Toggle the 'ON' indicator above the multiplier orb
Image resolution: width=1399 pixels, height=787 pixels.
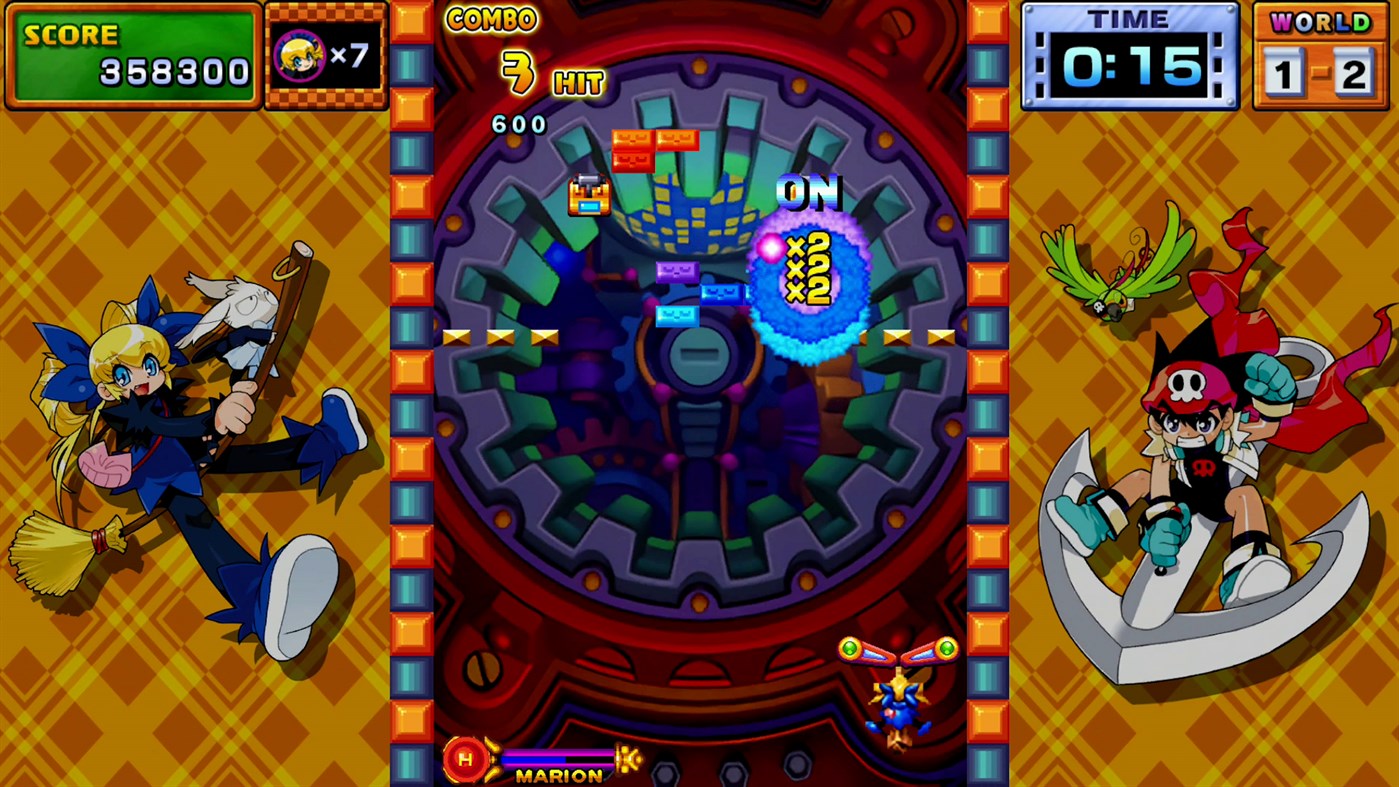click(808, 194)
